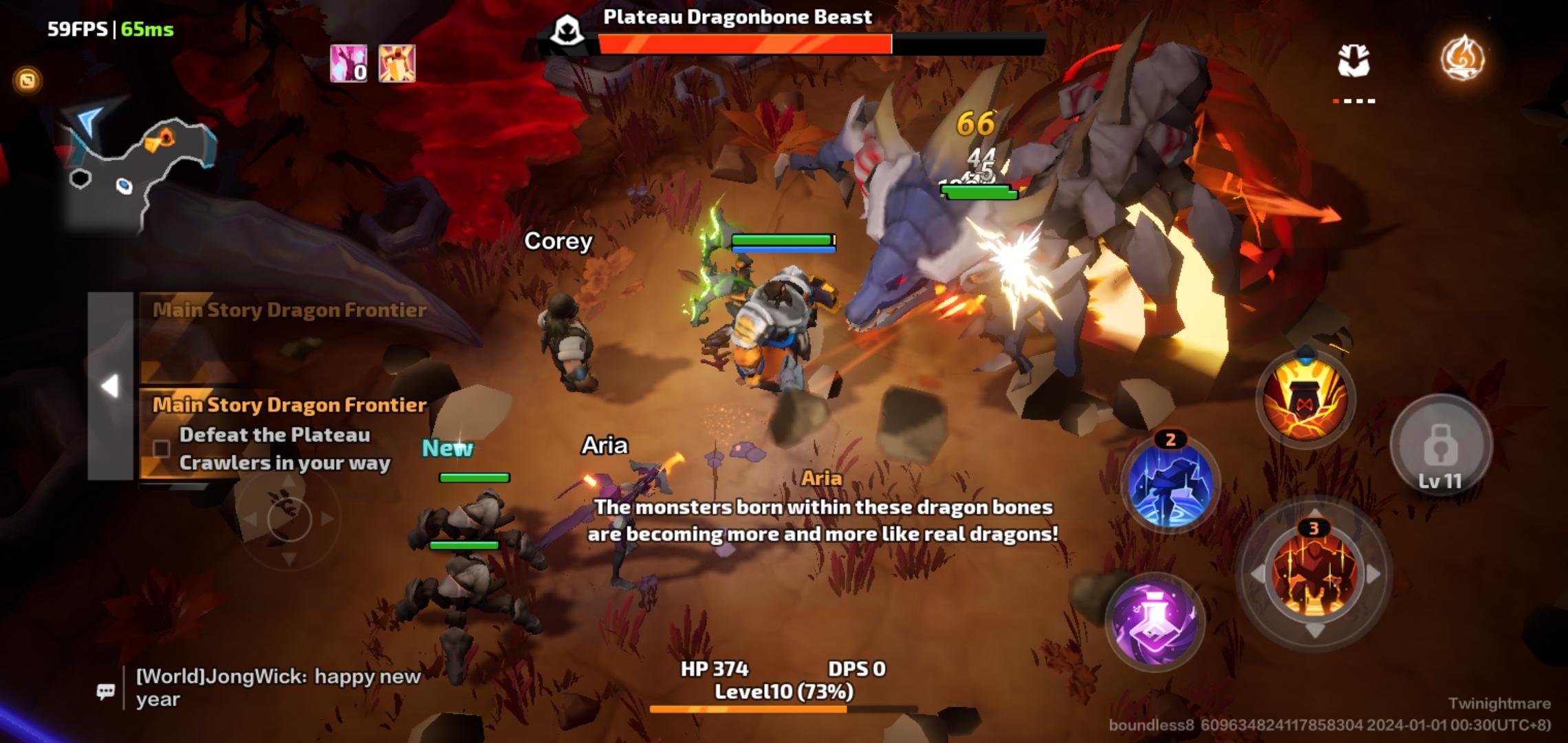Inspect the orange warrior buff icon

coord(397,64)
